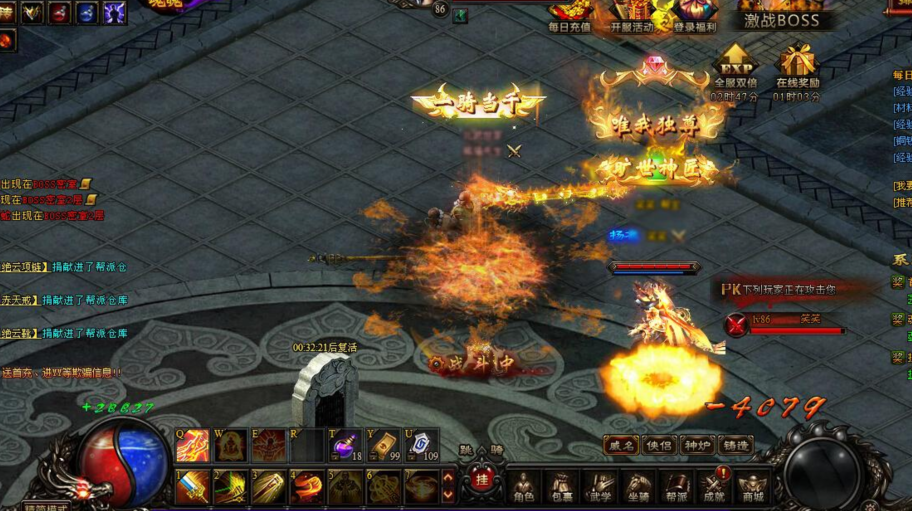Open the 帮派 guild panel
Image resolution: width=912 pixels, height=511 pixels.
(676, 485)
